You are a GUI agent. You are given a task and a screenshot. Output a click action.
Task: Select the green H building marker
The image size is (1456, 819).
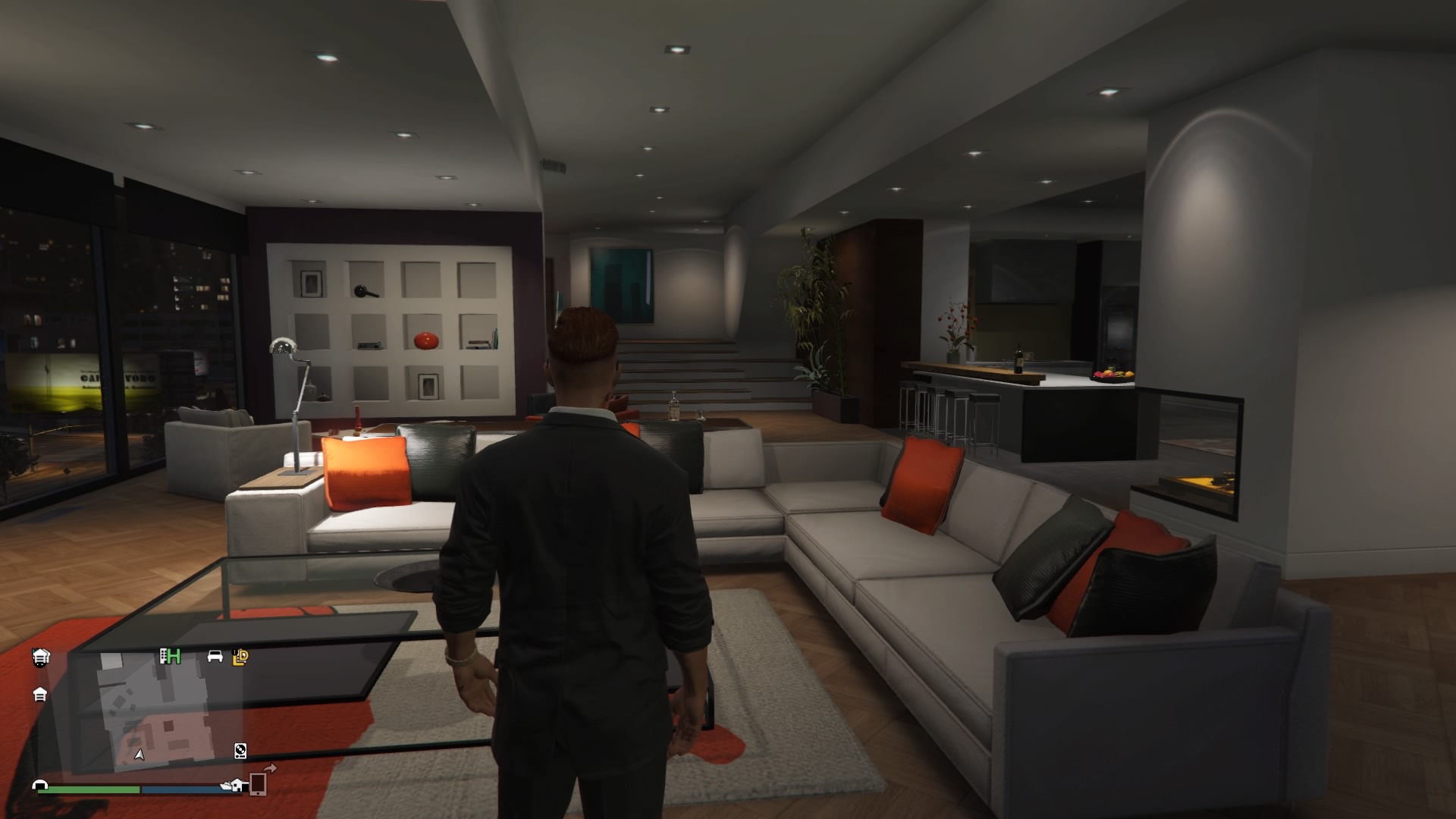point(170,656)
